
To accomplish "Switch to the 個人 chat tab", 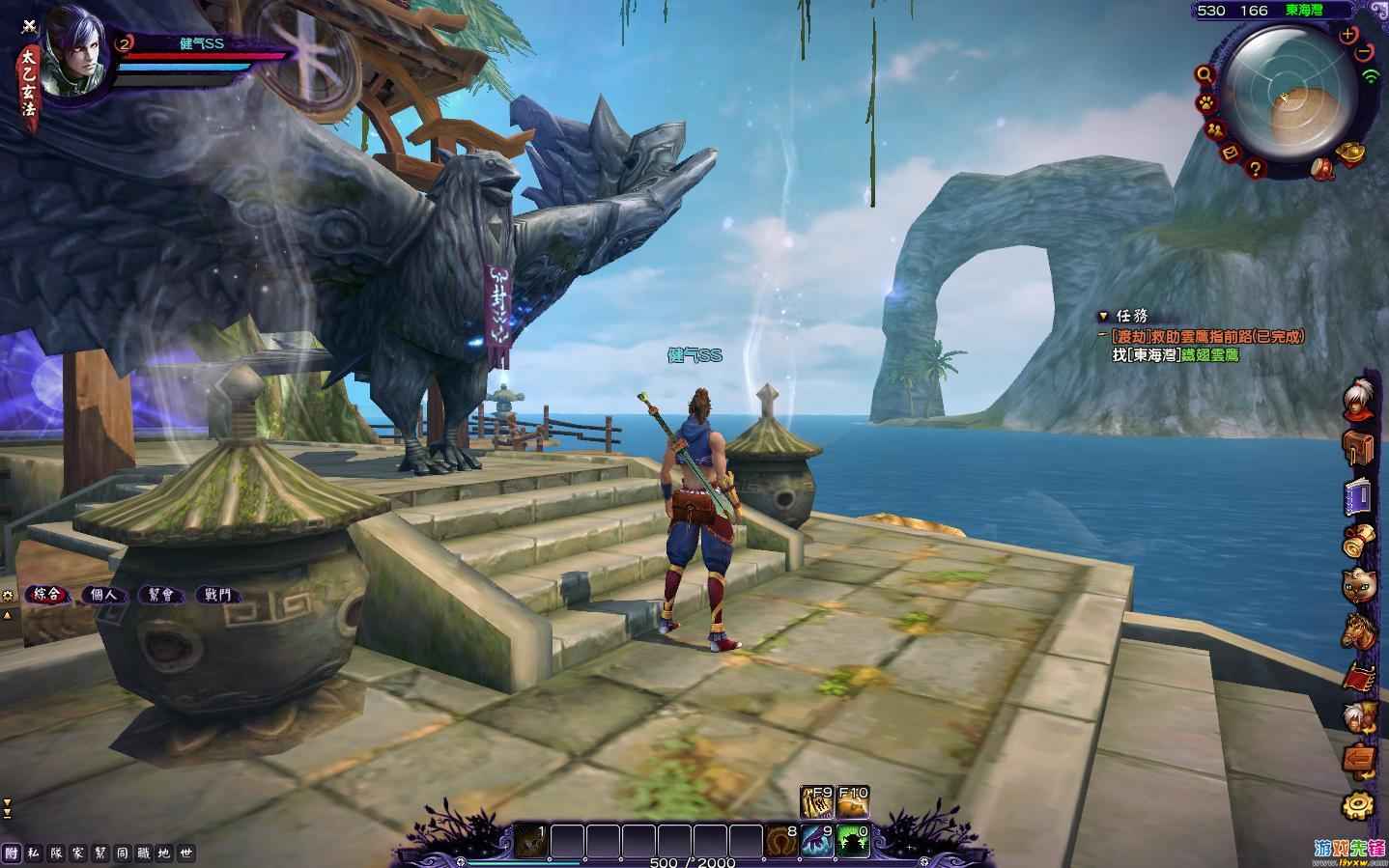I will 104,595.
